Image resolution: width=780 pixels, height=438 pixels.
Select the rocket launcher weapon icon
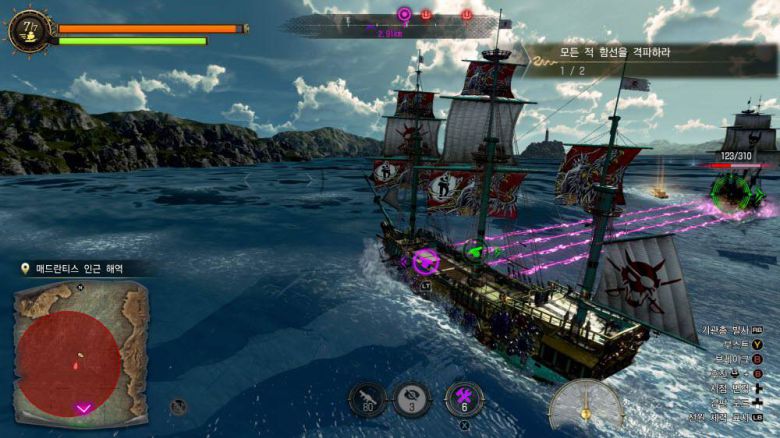point(367,400)
